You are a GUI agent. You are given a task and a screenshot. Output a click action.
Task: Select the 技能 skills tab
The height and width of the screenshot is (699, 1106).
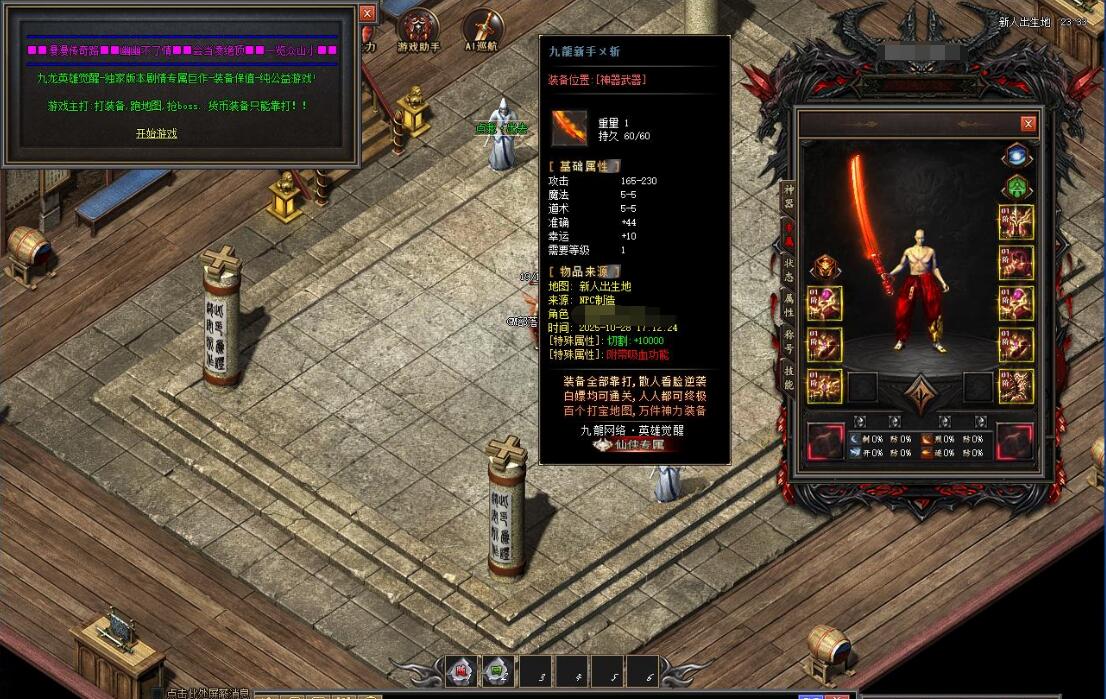click(788, 377)
